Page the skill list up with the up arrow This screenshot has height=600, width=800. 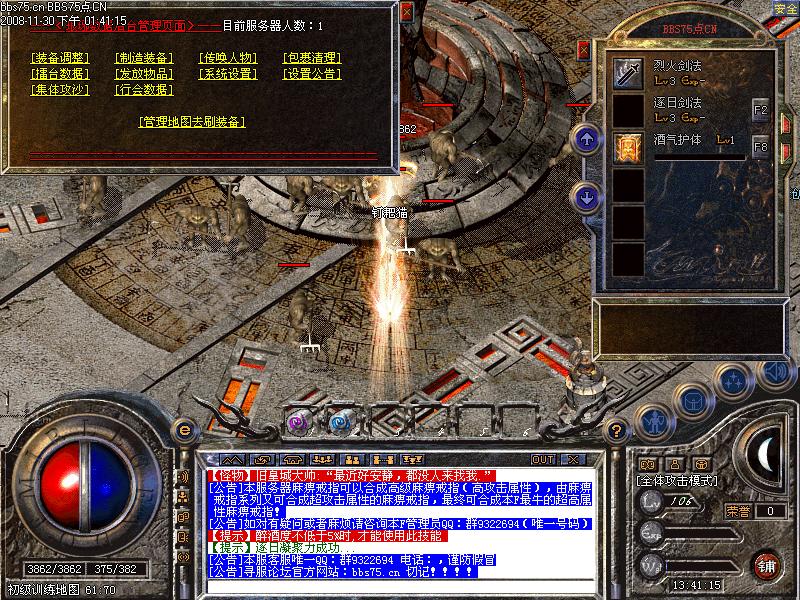(x=587, y=139)
